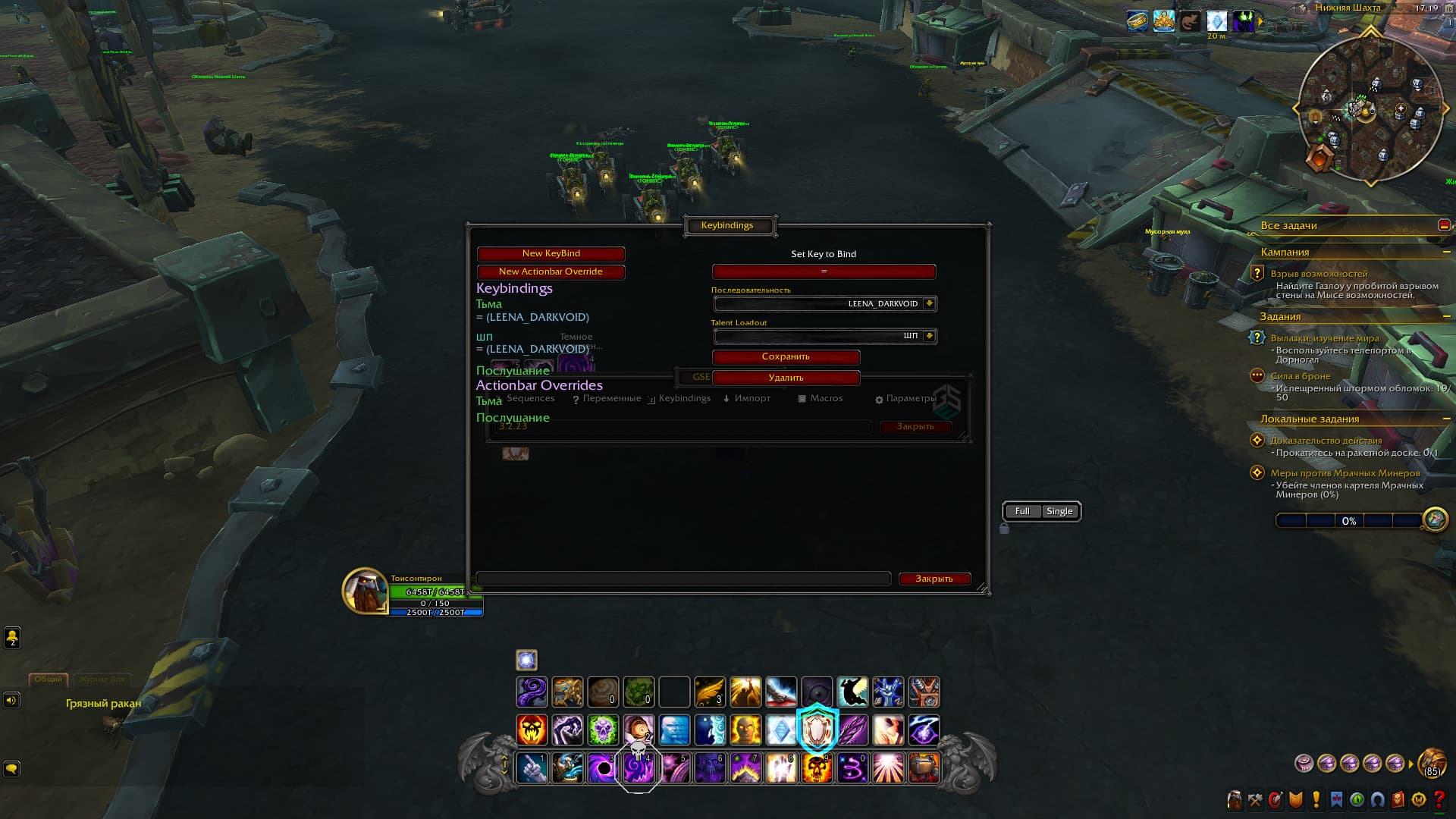This screenshot has height=819, width=1456.
Task: Click the Тоисонтирон player portrait
Action: 365,591
